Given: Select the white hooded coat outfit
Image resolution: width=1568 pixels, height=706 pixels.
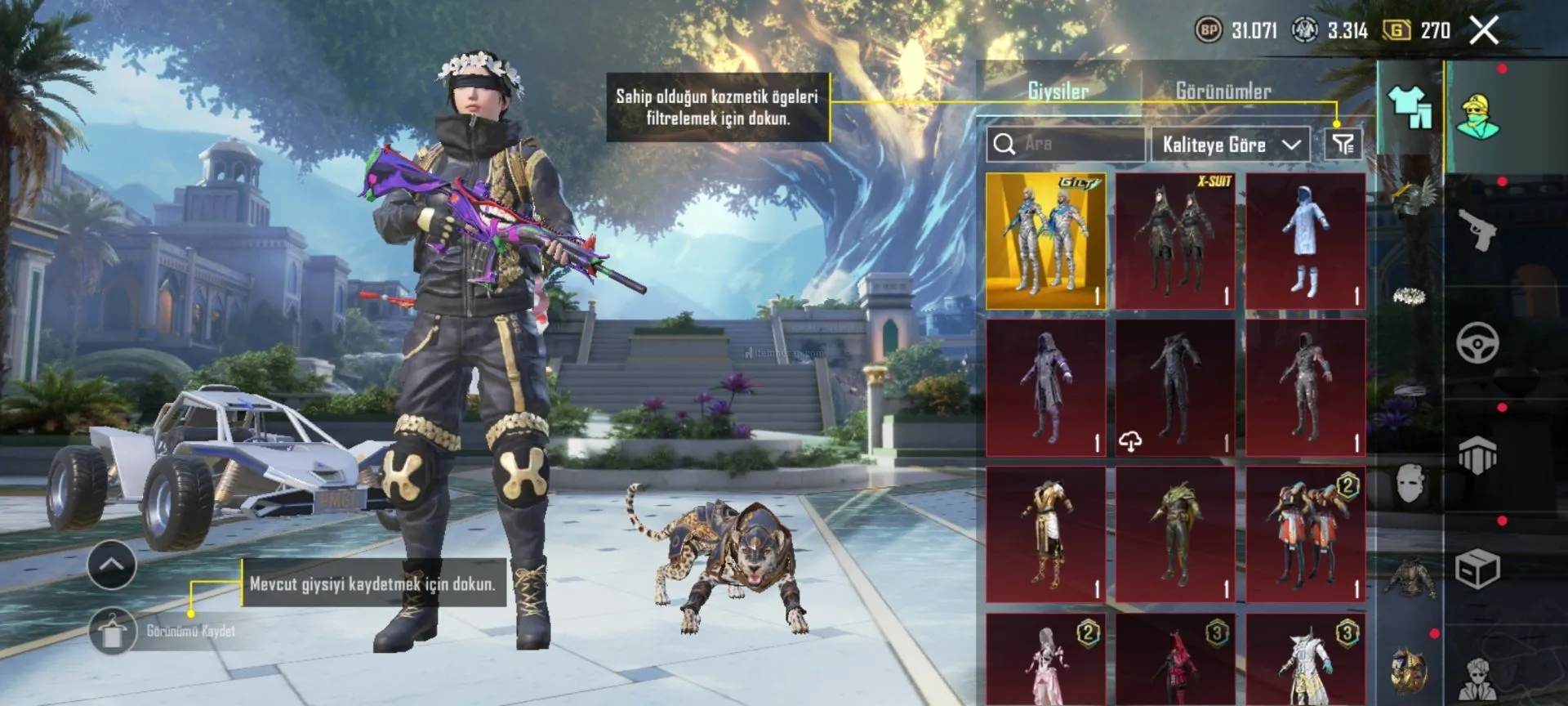Looking at the screenshot, I should click(x=1305, y=241).
